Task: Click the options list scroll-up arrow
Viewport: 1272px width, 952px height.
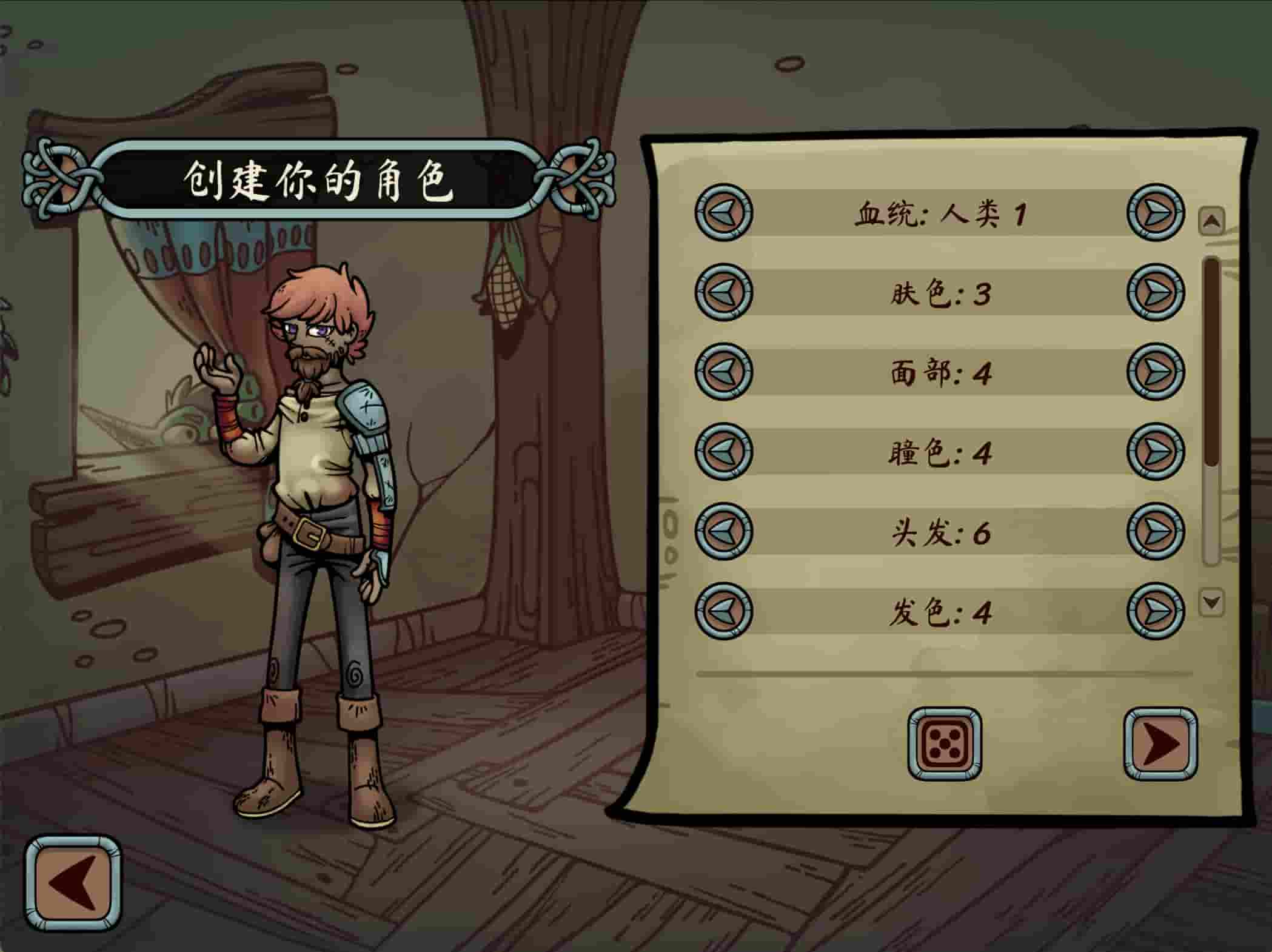Action: point(1211,221)
